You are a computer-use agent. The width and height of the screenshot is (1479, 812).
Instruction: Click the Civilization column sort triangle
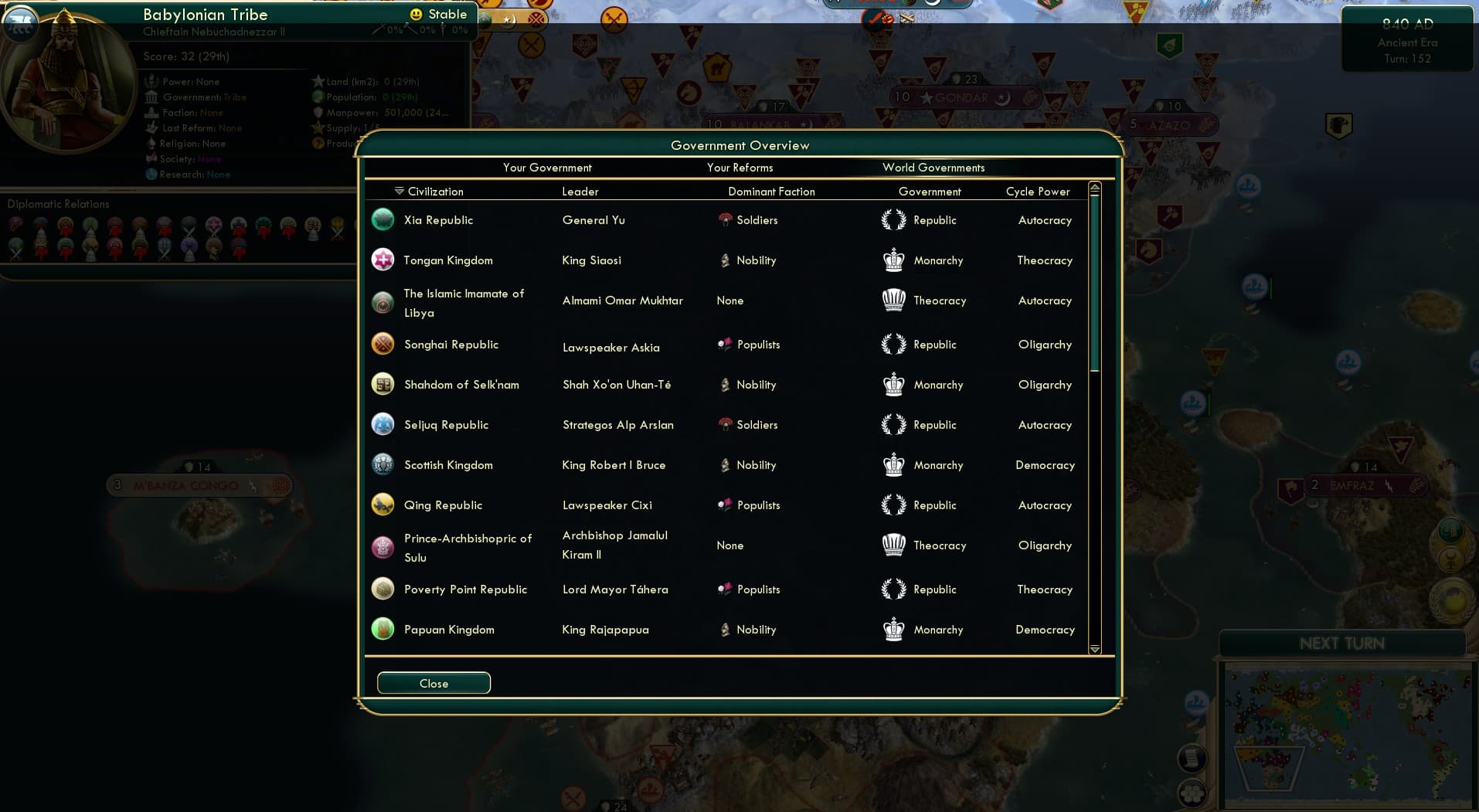[x=399, y=190]
